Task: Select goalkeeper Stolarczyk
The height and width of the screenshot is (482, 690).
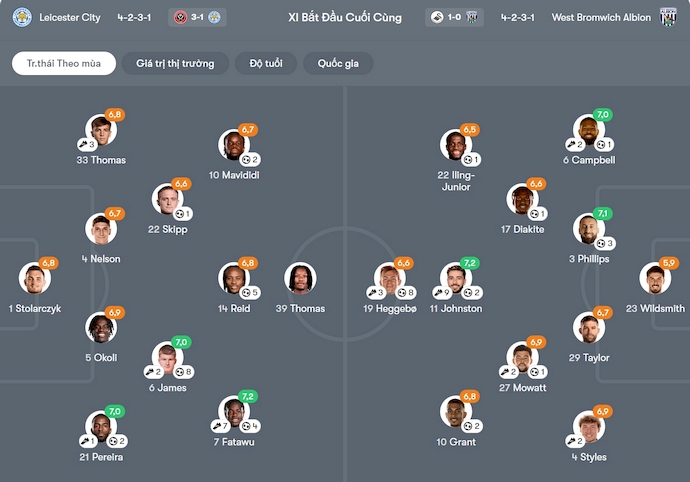Action: [x=34, y=279]
